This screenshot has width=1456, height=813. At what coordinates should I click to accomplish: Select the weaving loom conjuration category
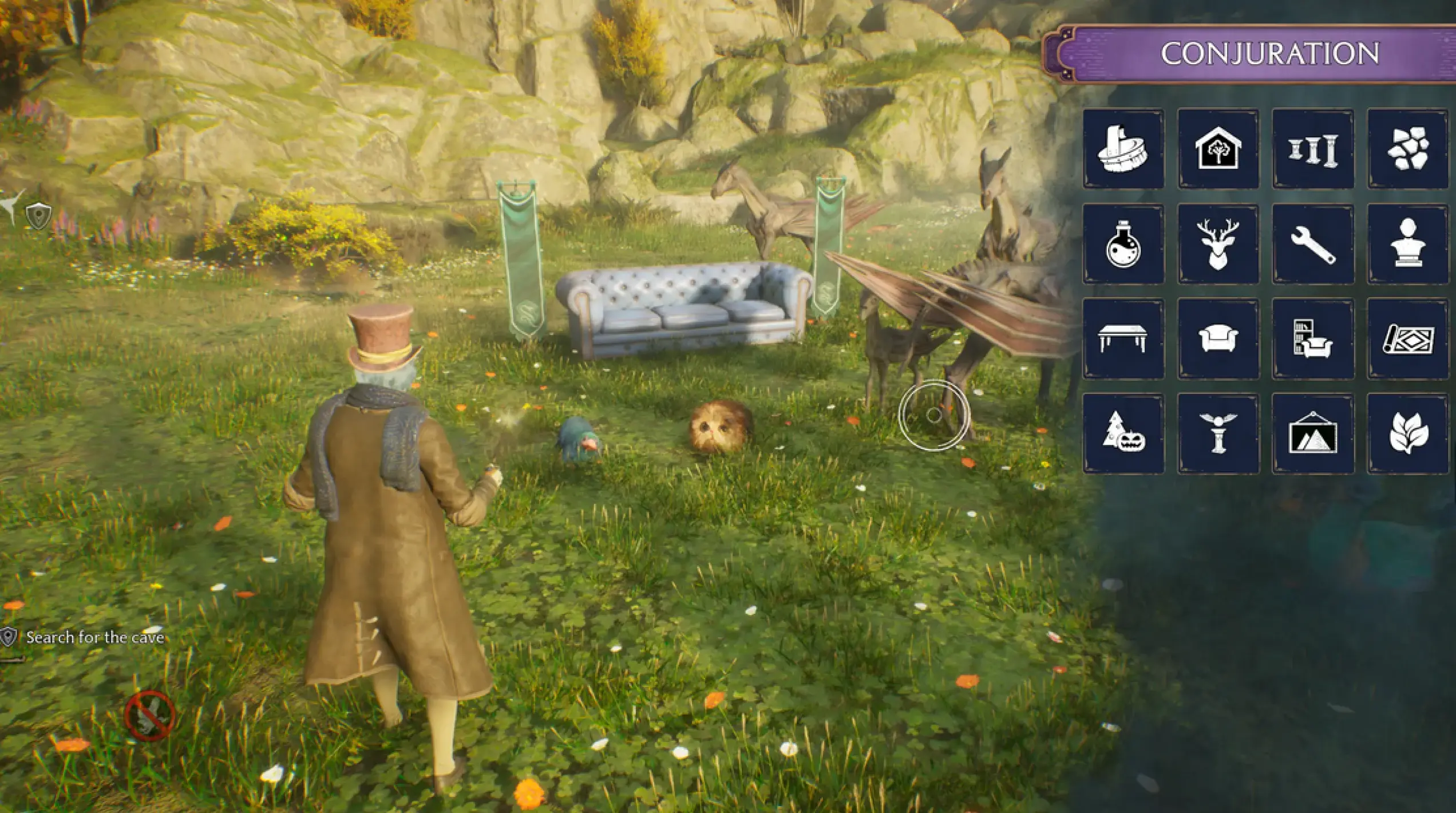point(1123,149)
